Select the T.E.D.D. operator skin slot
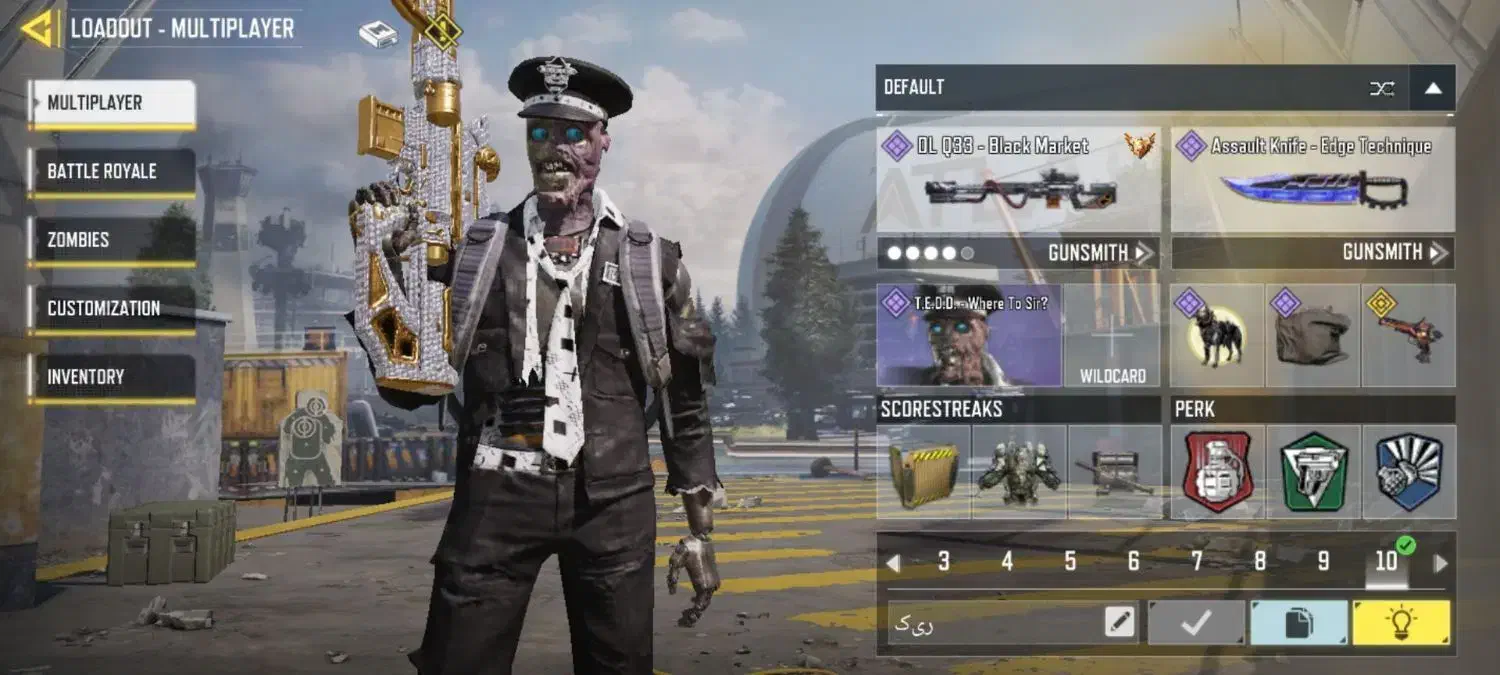Viewport: 1500px width, 675px height. 968,336
